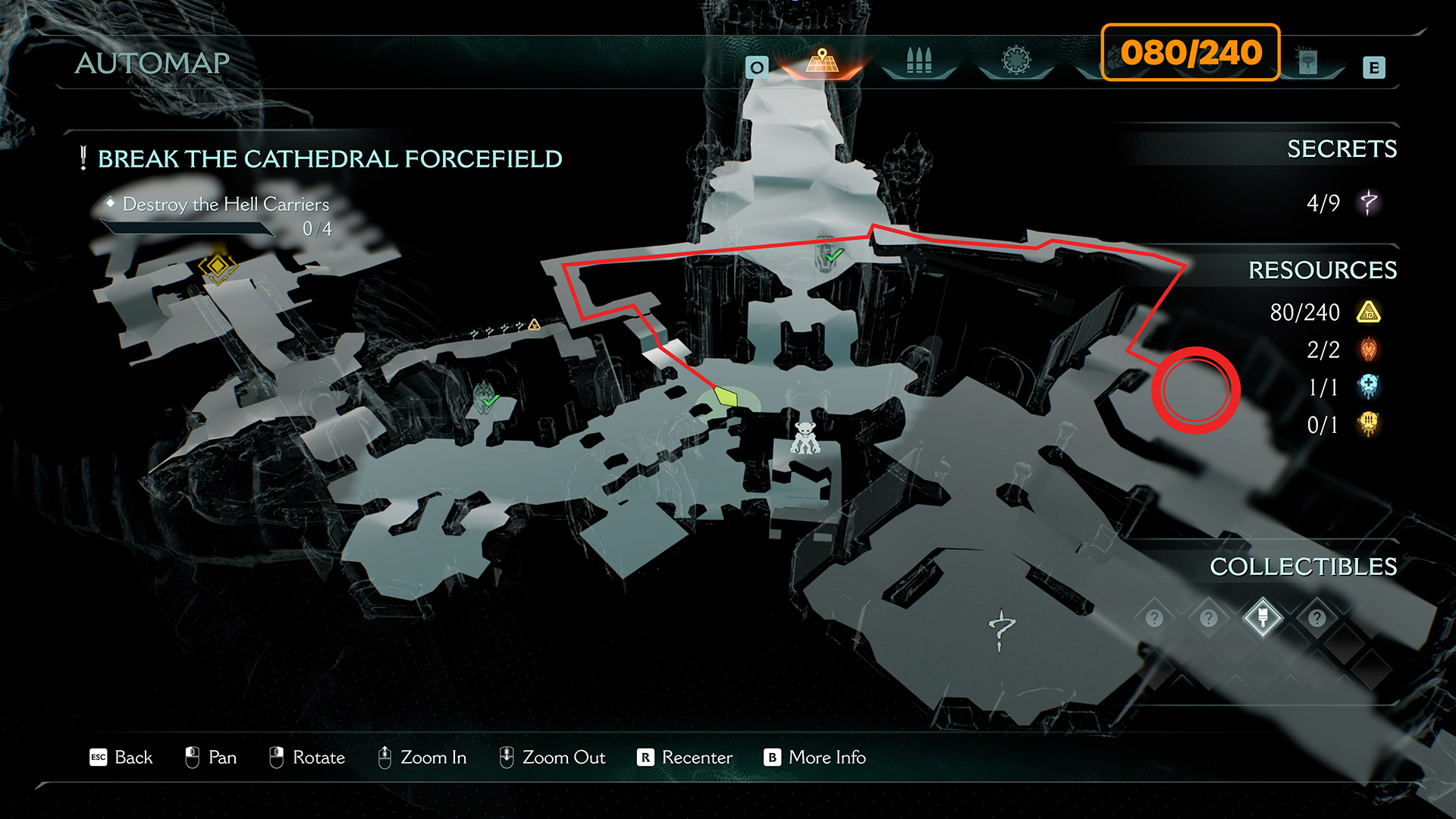This screenshot has height=819, width=1456.
Task: Open the shield rune tab
Action: pos(1016,61)
